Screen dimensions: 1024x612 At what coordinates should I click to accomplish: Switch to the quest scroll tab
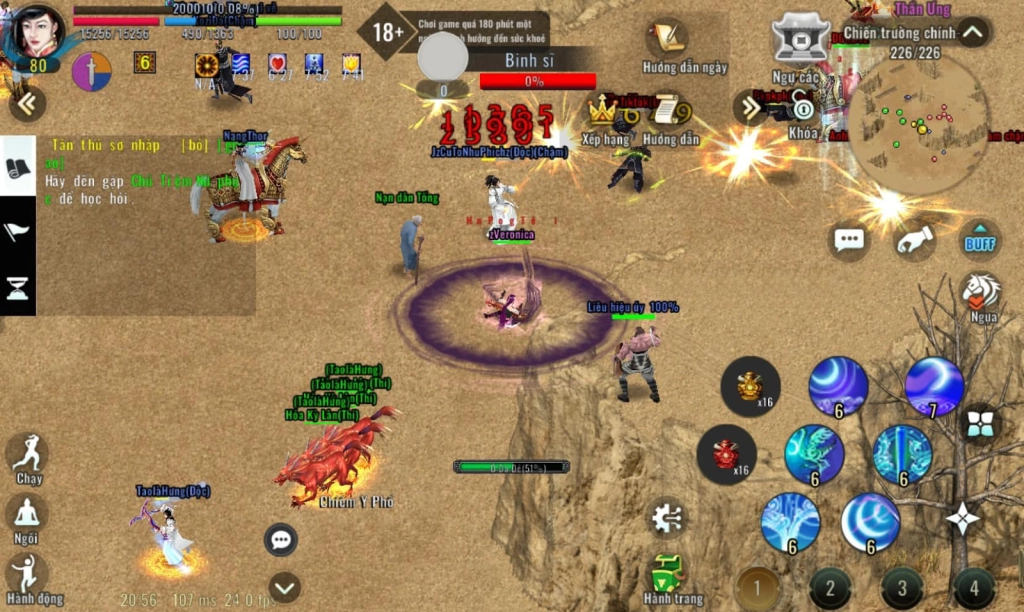click(x=18, y=168)
